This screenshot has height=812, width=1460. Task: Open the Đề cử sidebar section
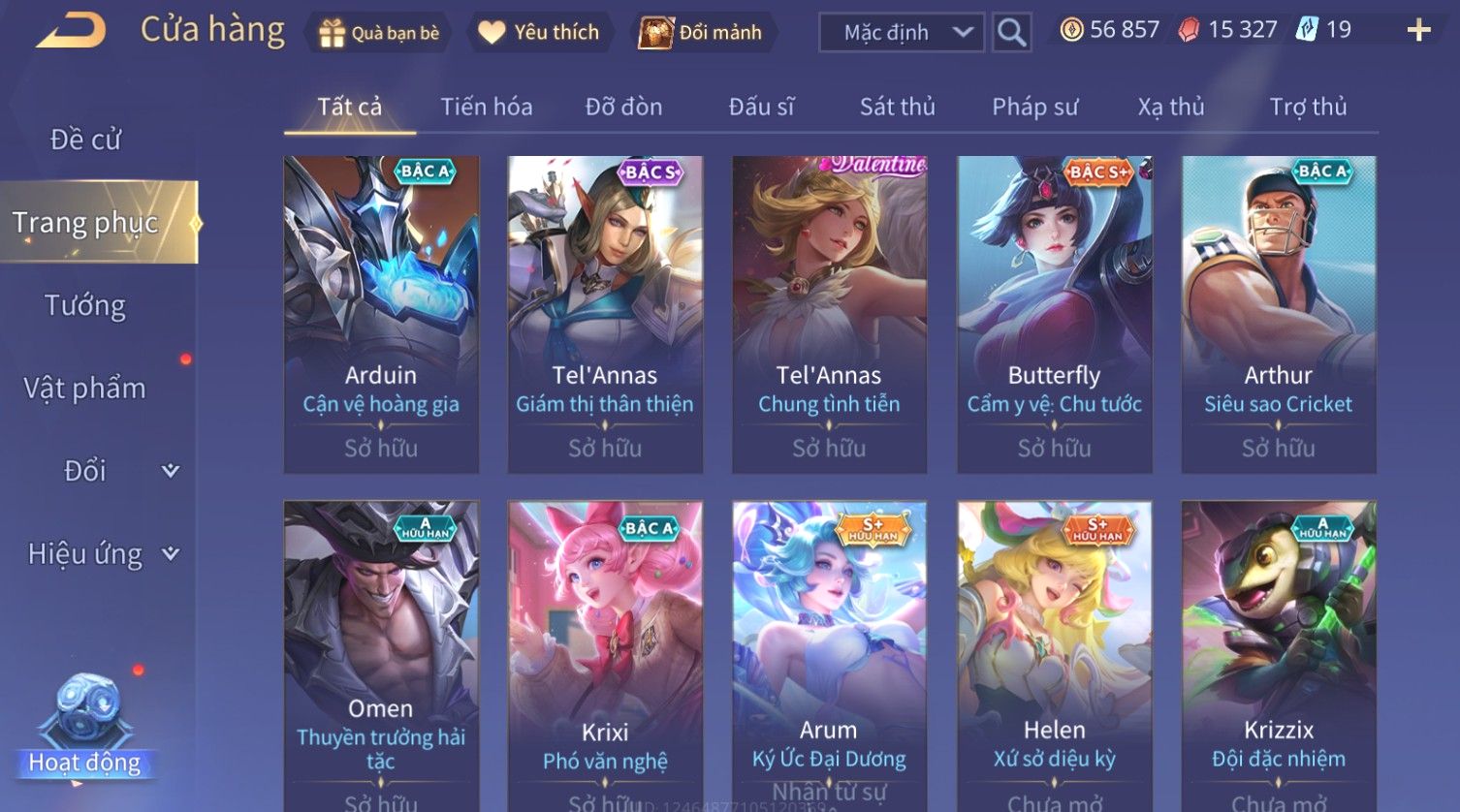[x=86, y=140]
